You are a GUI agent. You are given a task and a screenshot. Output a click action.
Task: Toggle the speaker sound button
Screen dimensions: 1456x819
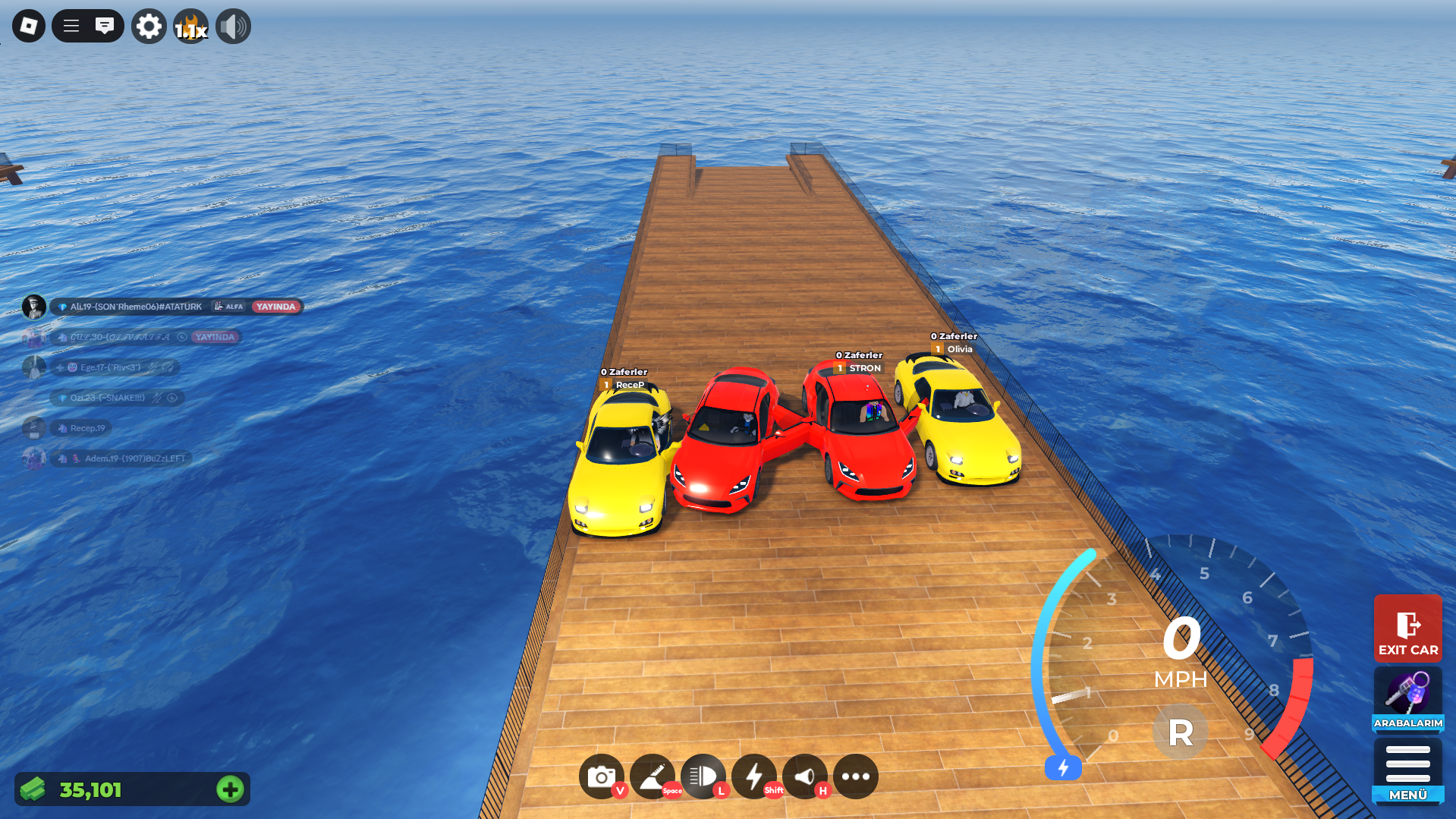233,27
